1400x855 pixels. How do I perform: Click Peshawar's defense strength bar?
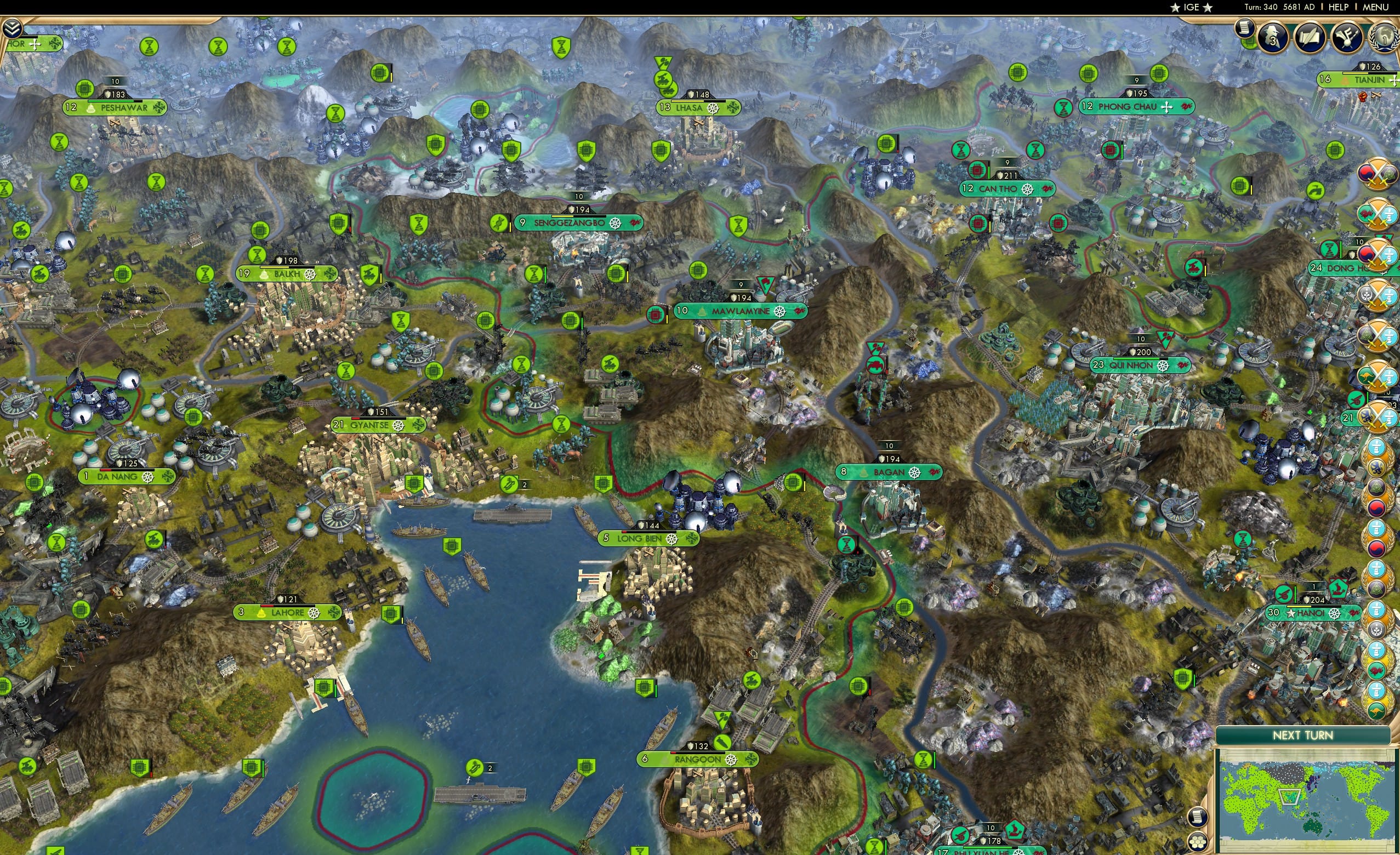[x=115, y=95]
